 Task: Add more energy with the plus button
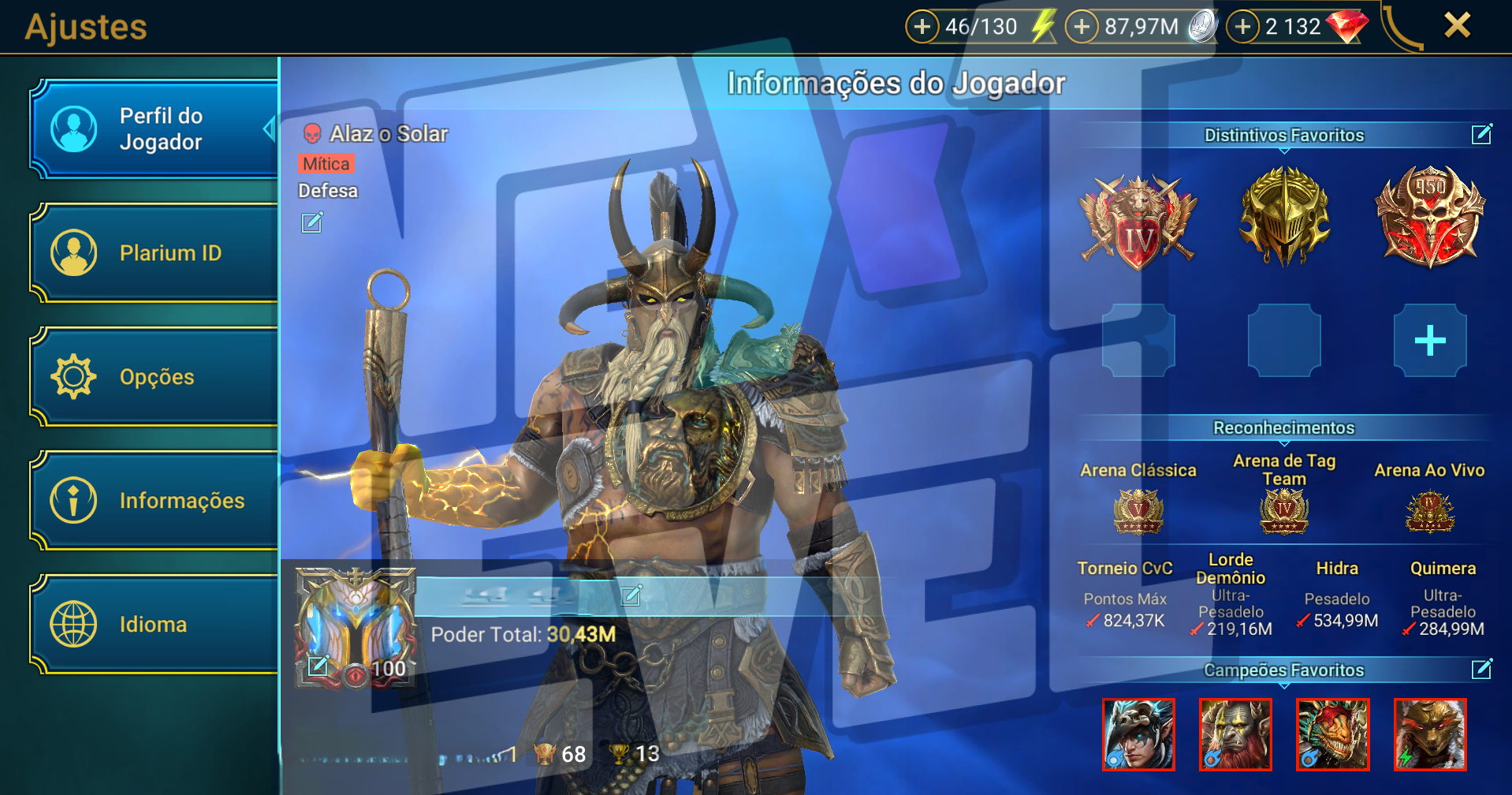pyautogui.click(x=922, y=27)
